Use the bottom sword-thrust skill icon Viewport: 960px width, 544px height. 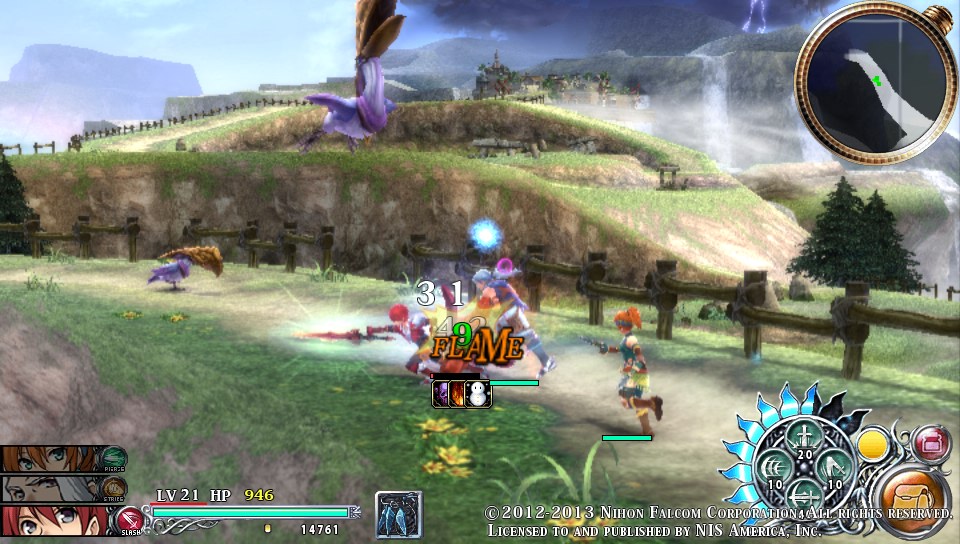[804, 497]
